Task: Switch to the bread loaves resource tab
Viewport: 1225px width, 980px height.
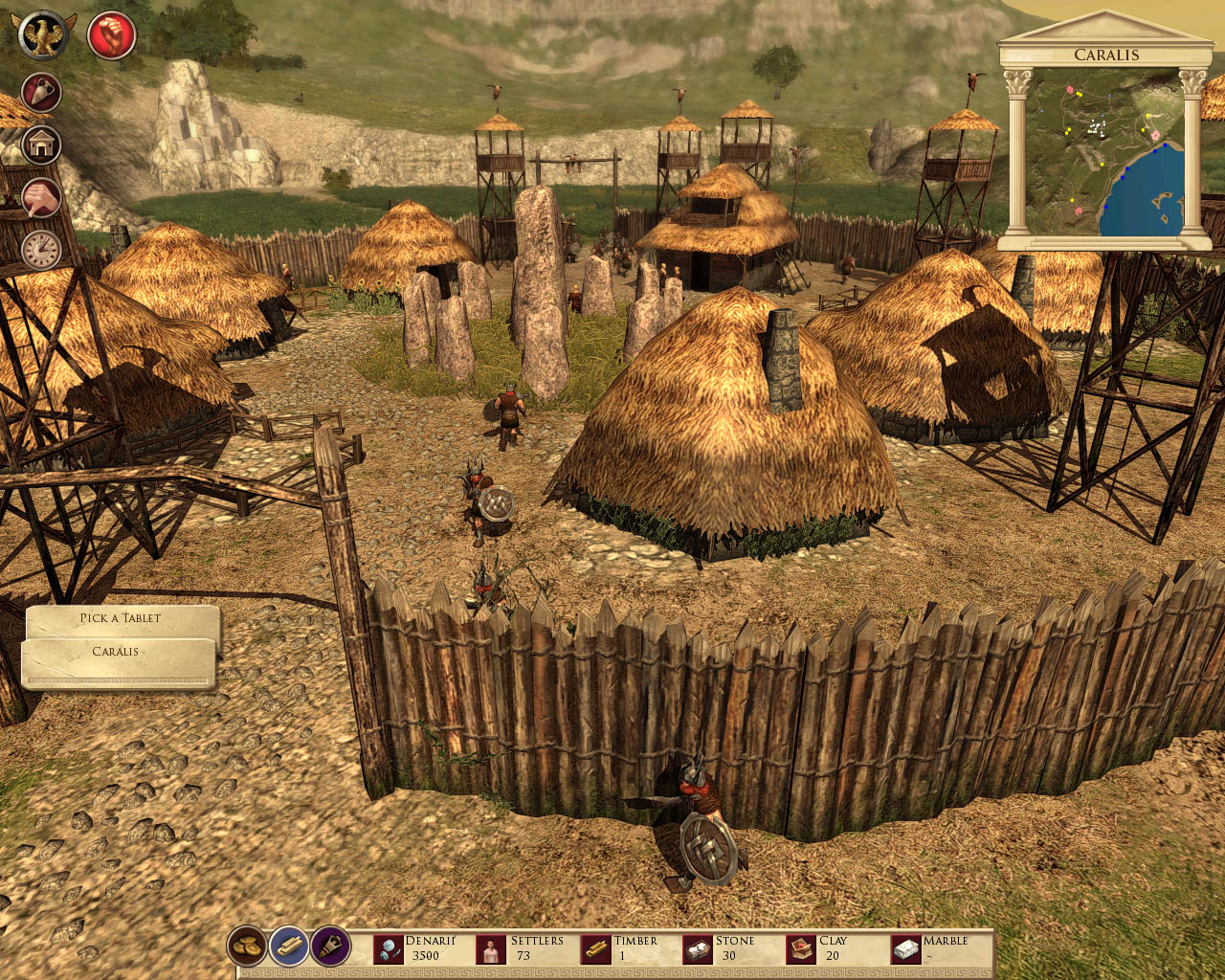Action: click(247, 947)
